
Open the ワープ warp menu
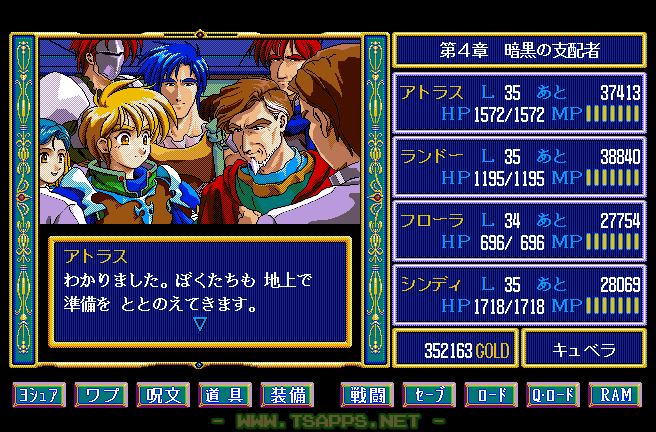click(101, 394)
